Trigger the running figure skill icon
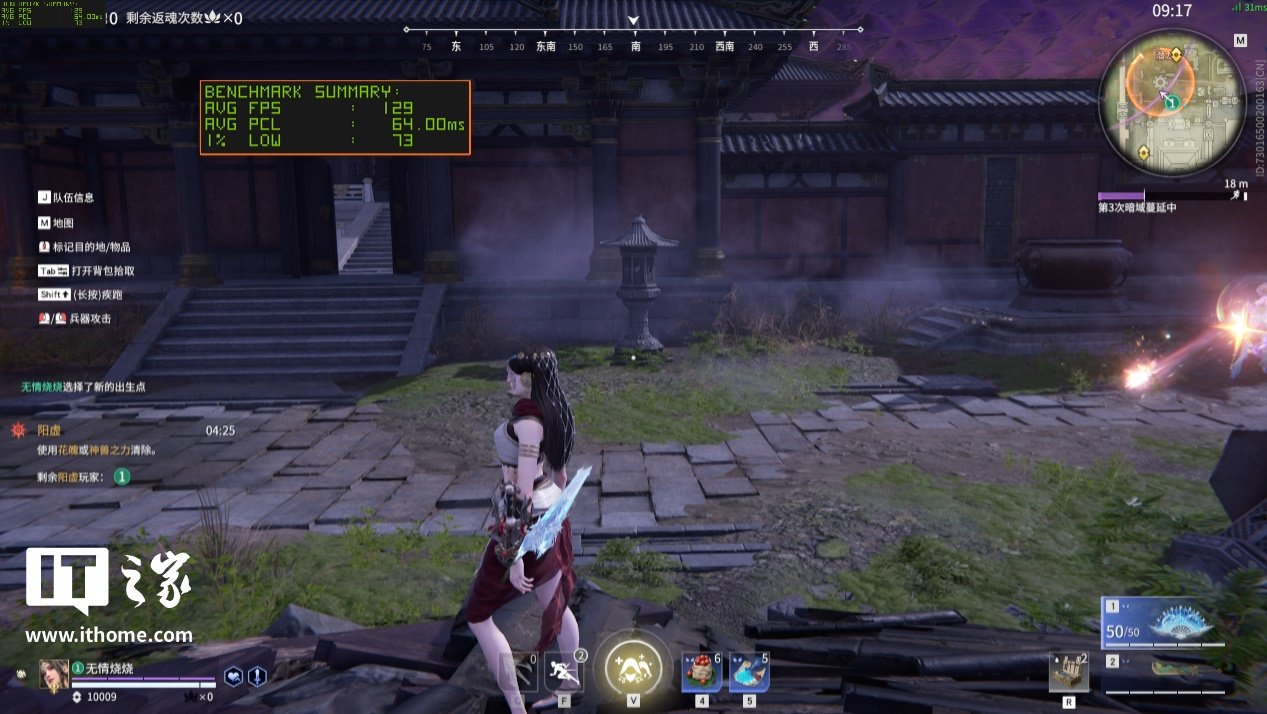 tap(563, 670)
